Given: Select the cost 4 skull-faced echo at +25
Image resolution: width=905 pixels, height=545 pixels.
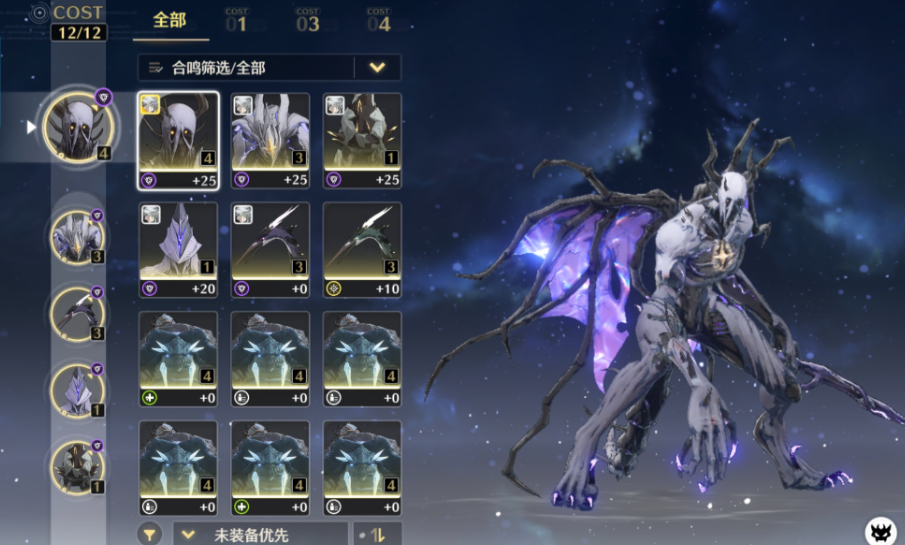Looking at the screenshot, I should (x=178, y=140).
